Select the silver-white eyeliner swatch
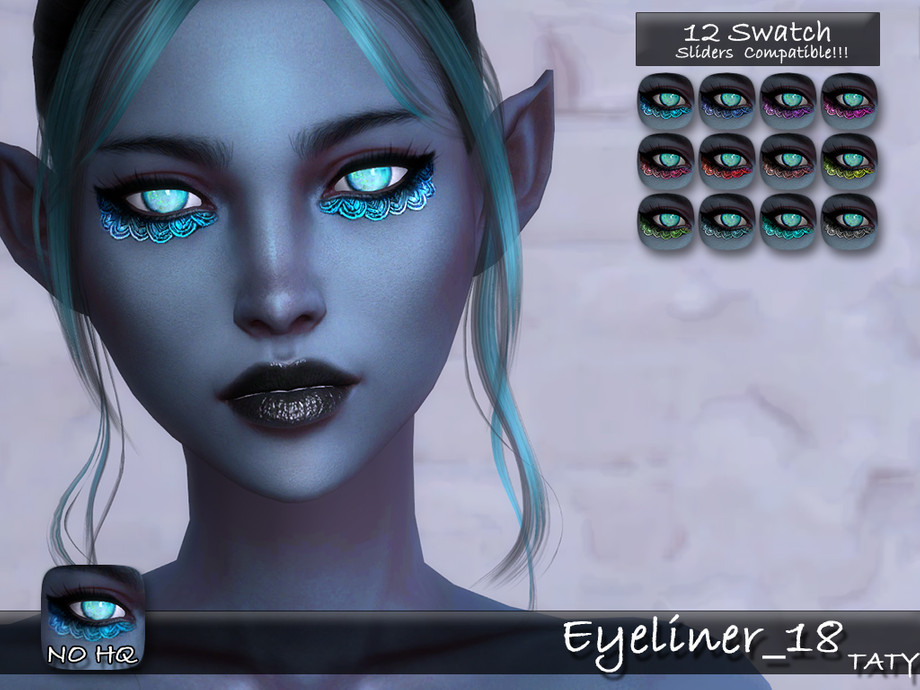The height and width of the screenshot is (690, 920). [848, 220]
